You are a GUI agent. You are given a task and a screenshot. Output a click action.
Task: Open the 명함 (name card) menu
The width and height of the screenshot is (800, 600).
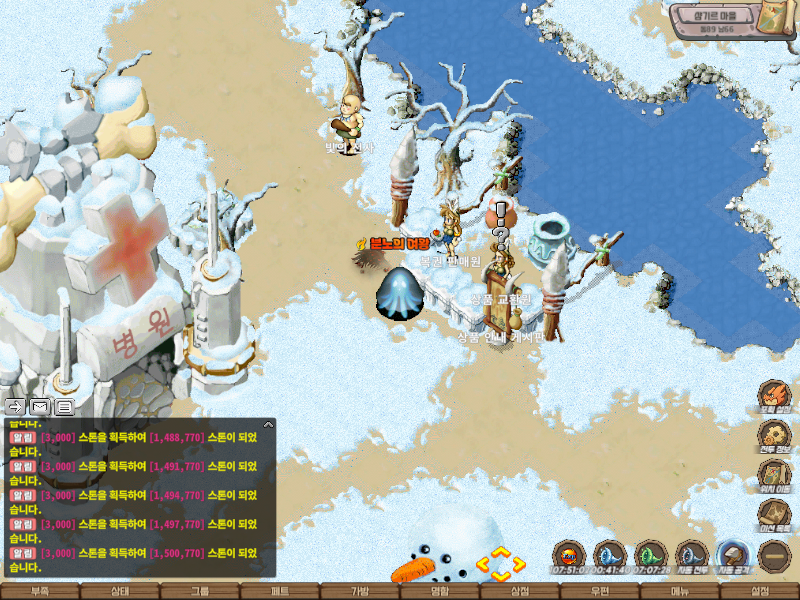(x=440, y=591)
